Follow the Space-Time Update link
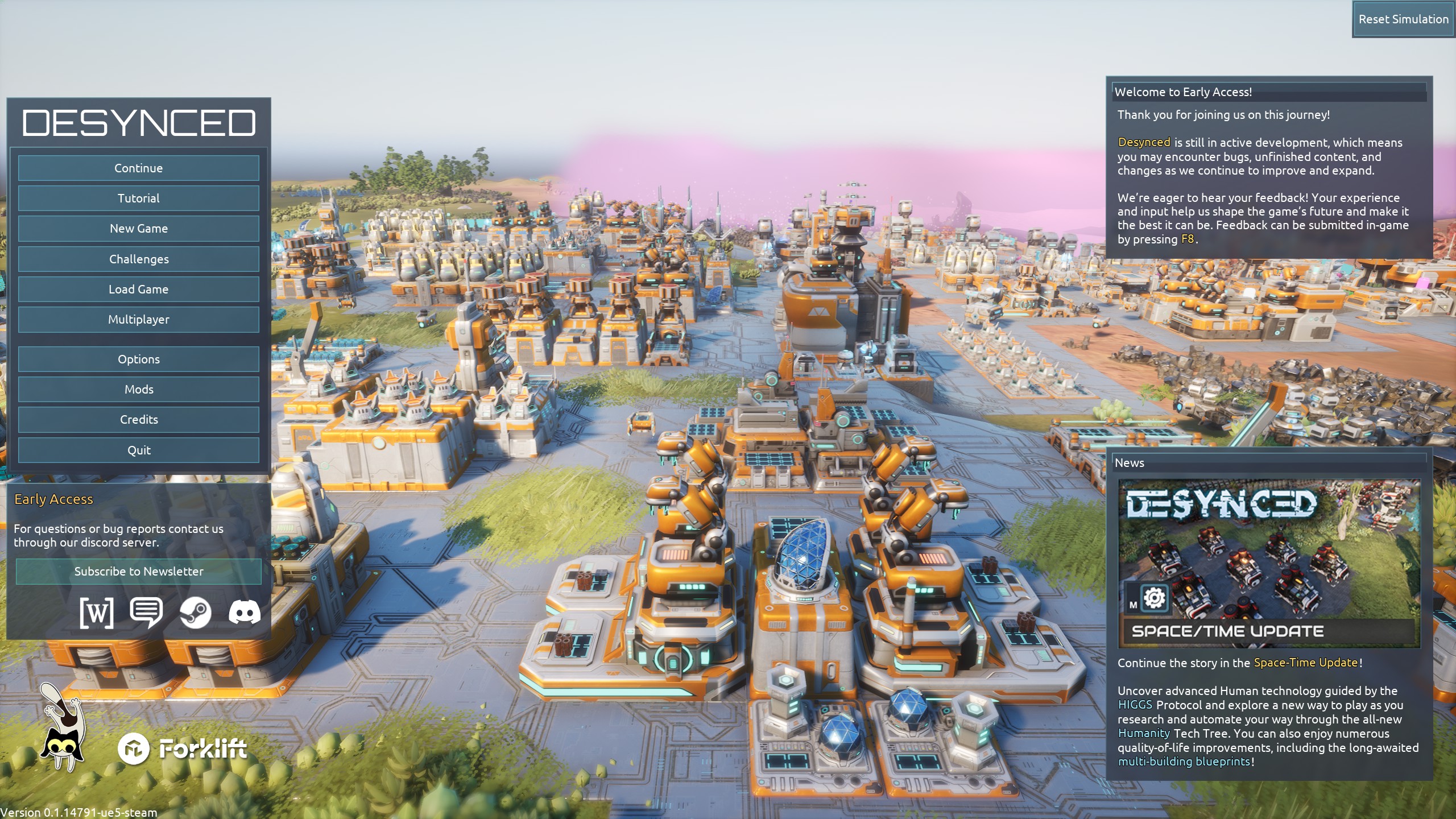Viewport: 1456px width, 819px height. [1305, 663]
